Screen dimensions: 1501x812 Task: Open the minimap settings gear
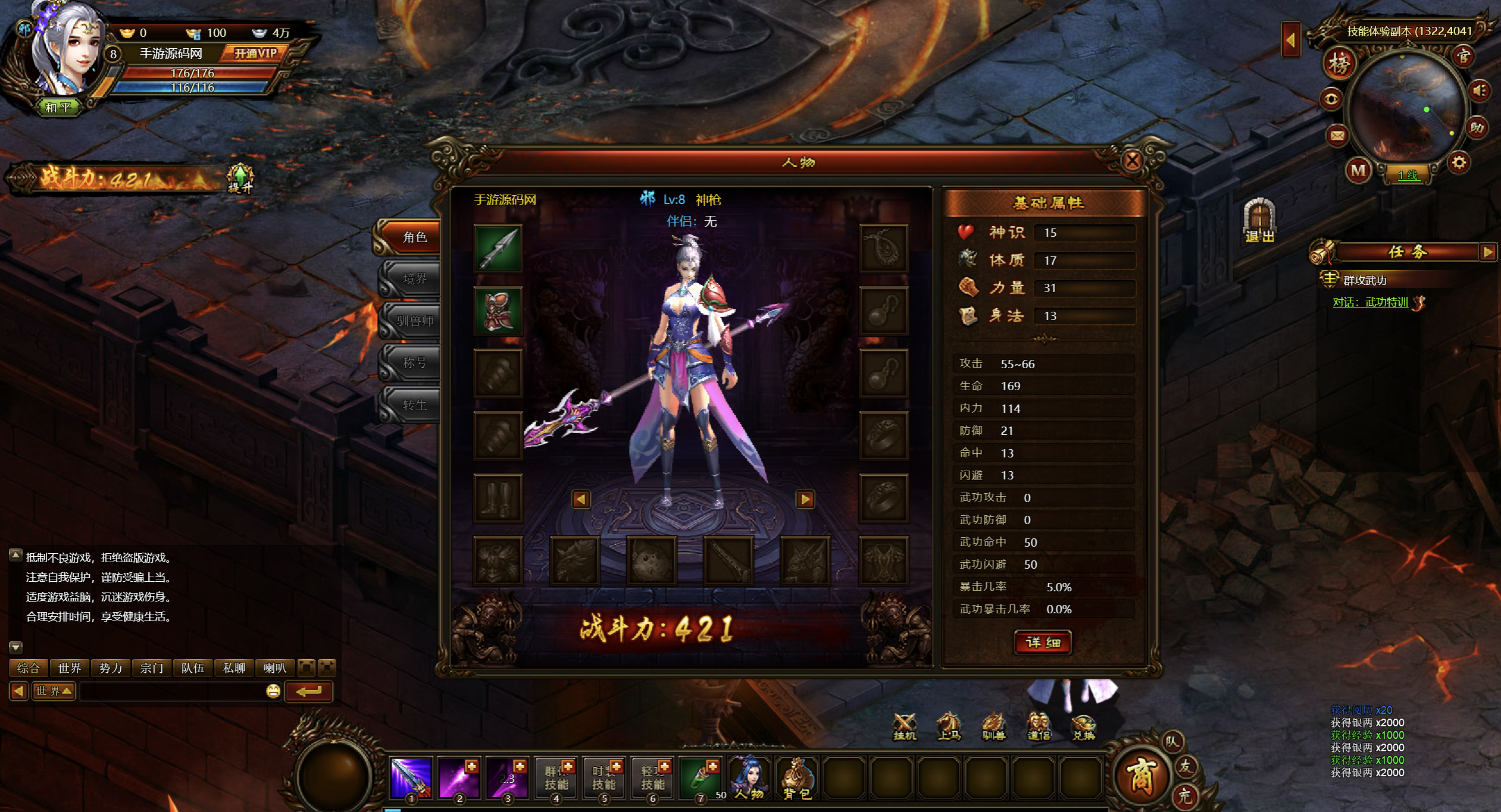tap(1459, 162)
